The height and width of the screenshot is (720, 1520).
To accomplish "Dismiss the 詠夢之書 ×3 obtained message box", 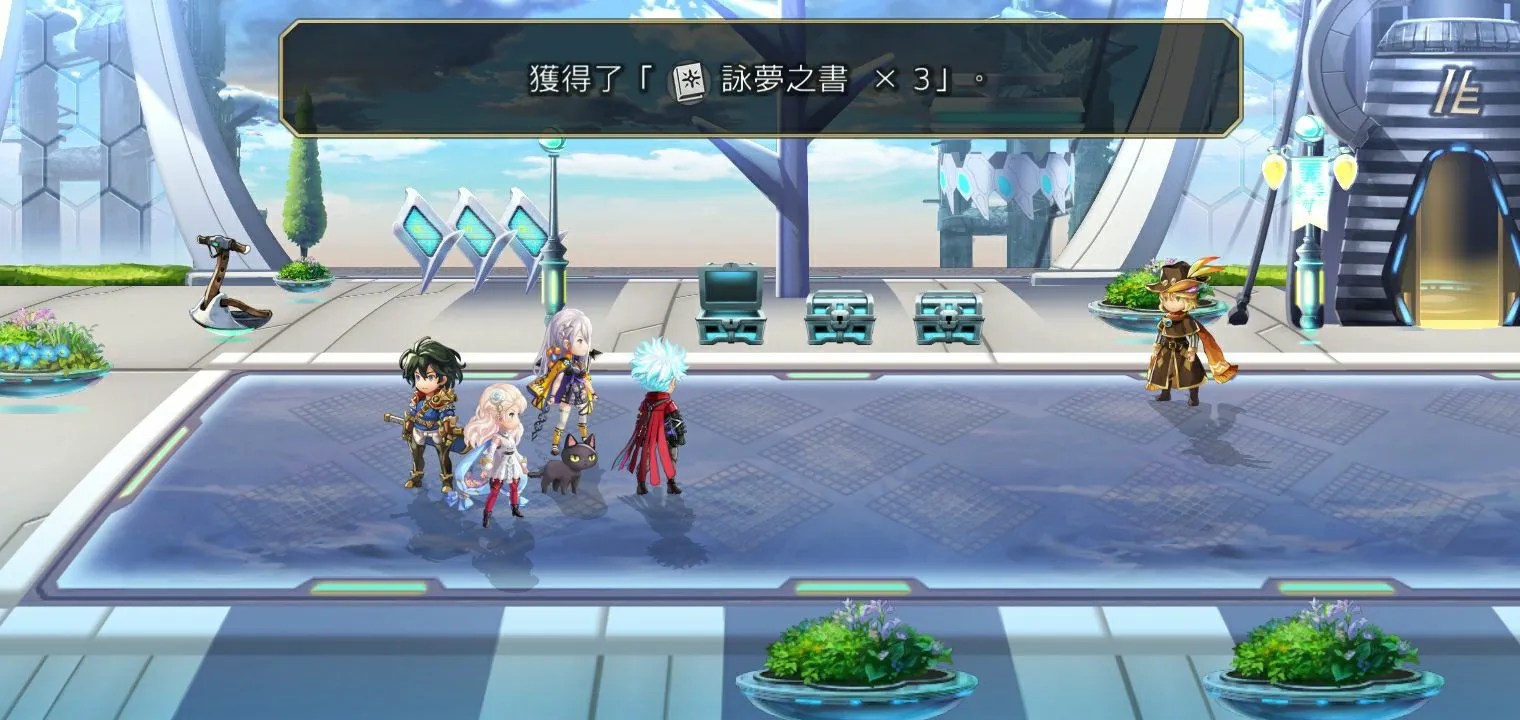I will coord(760,78).
